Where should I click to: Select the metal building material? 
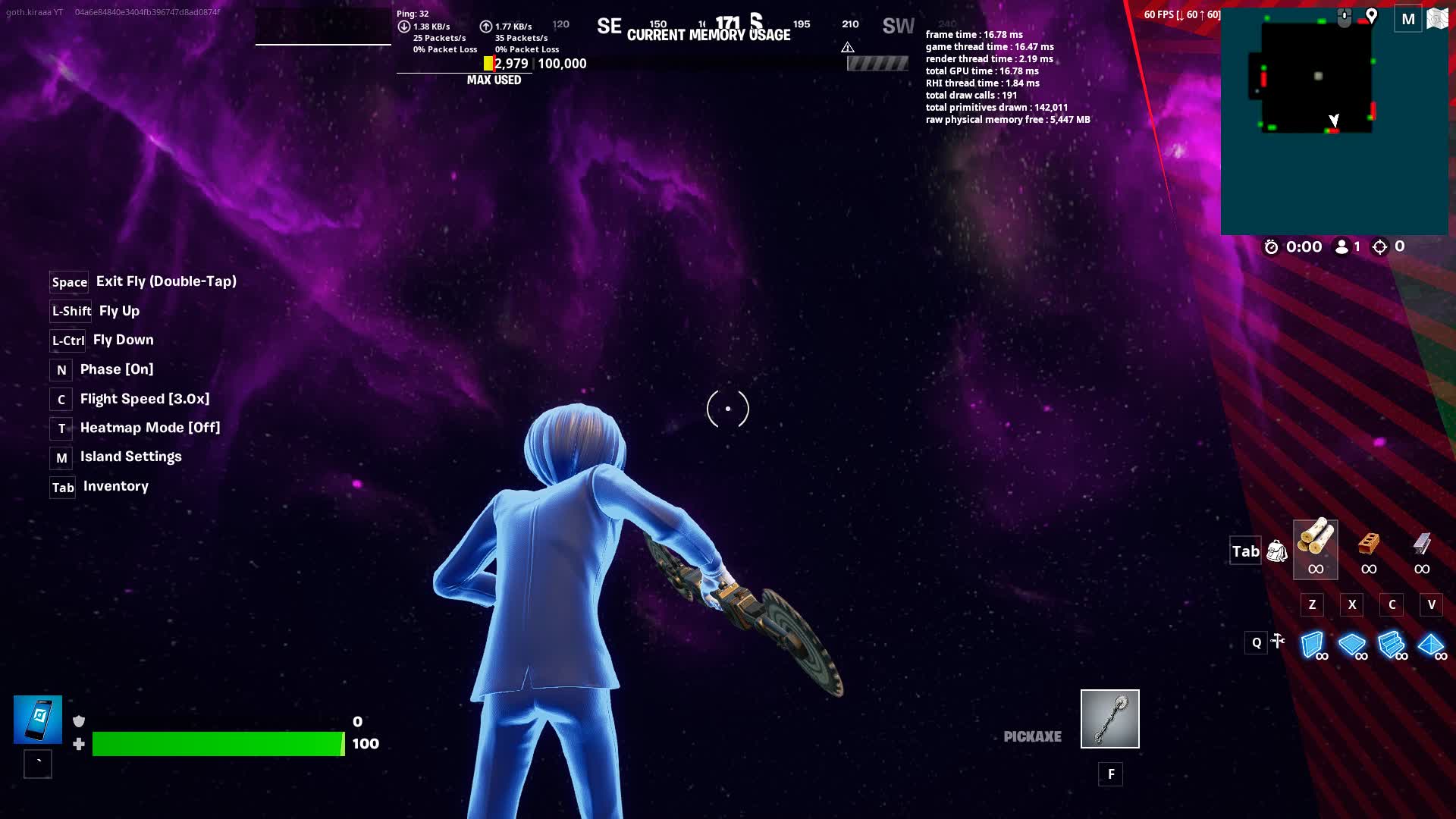click(x=1422, y=549)
